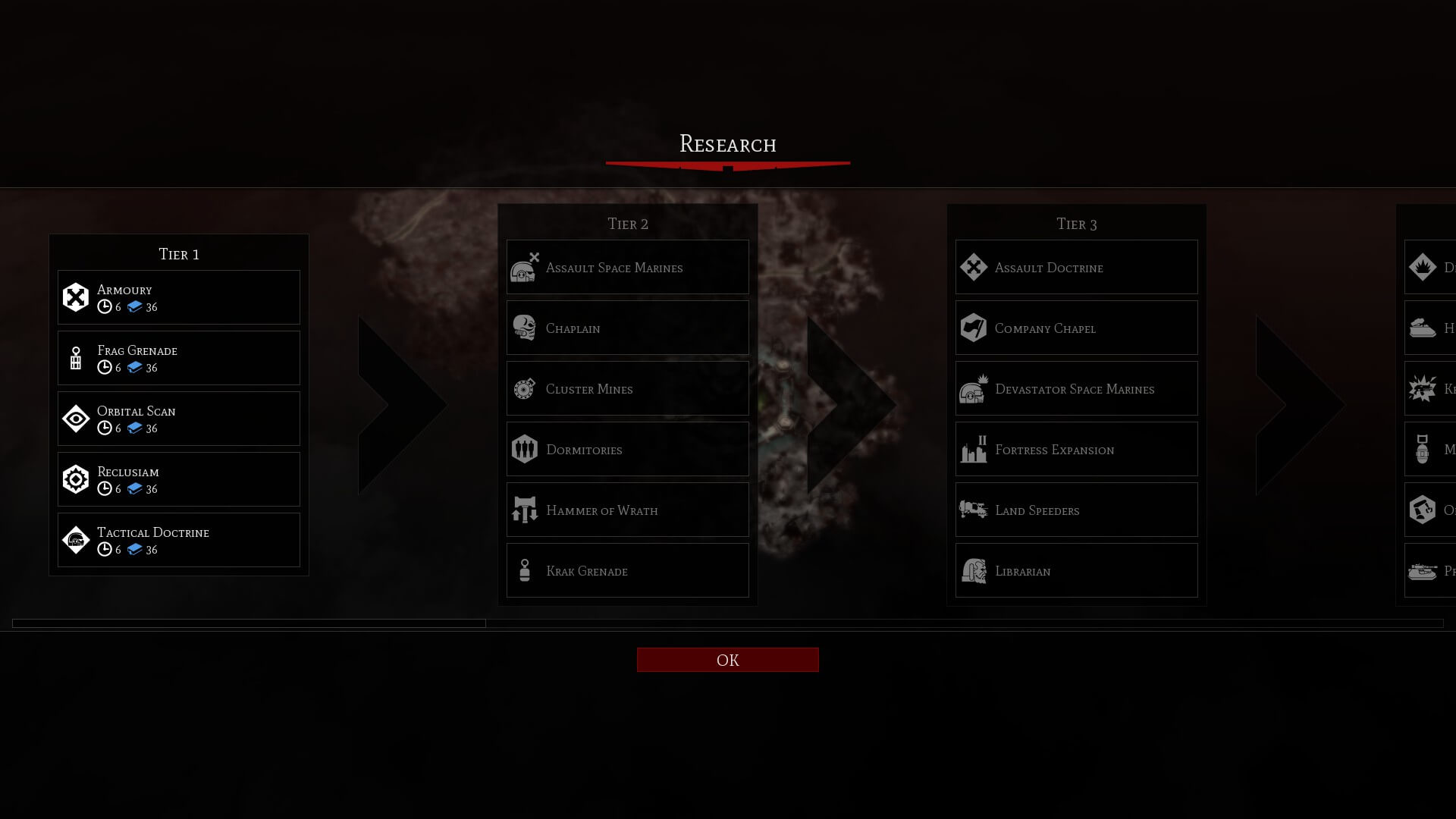Select the Reclusiam research entry

tap(179, 479)
